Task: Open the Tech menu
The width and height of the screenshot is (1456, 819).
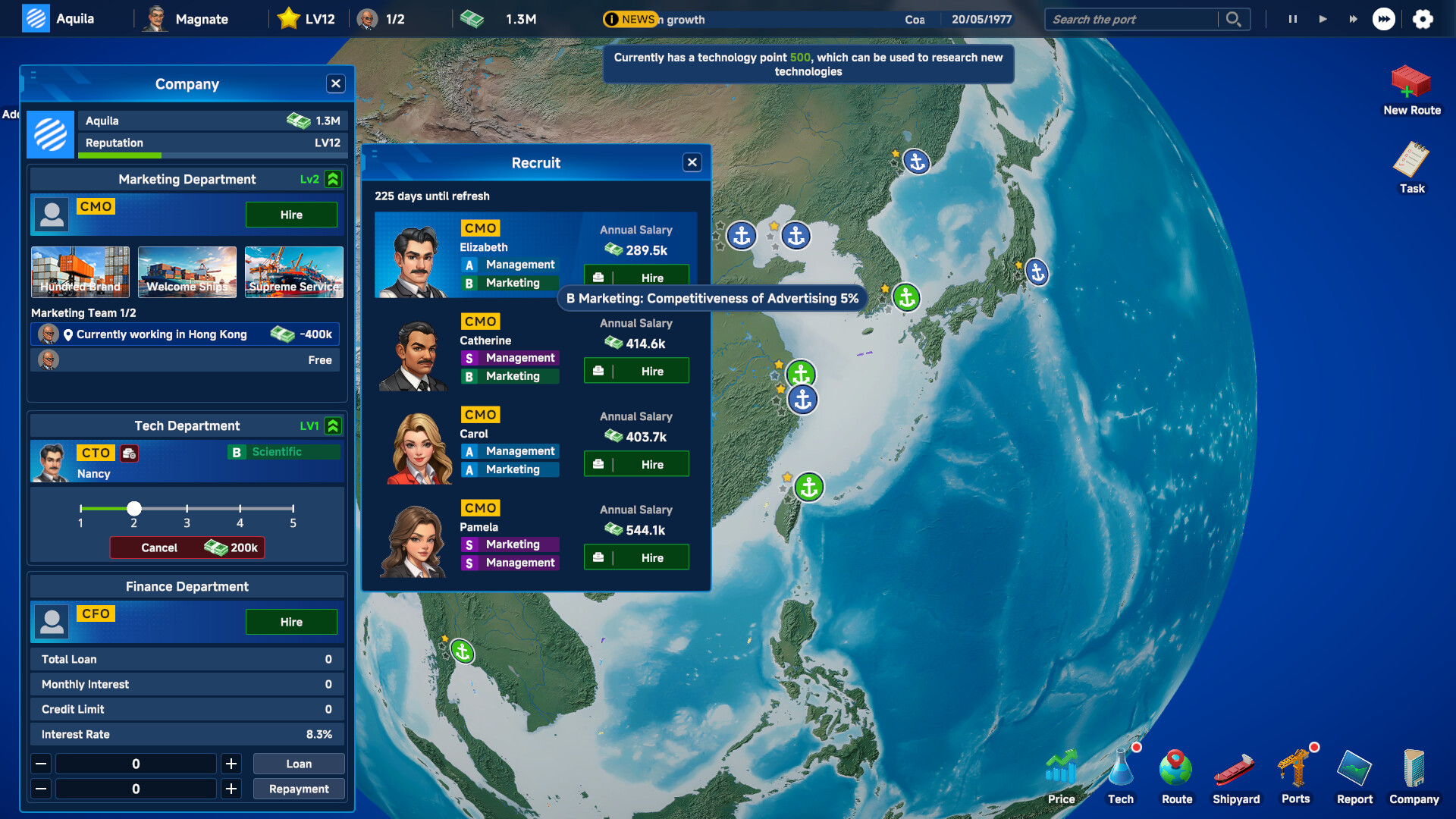Action: click(1121, 775)
